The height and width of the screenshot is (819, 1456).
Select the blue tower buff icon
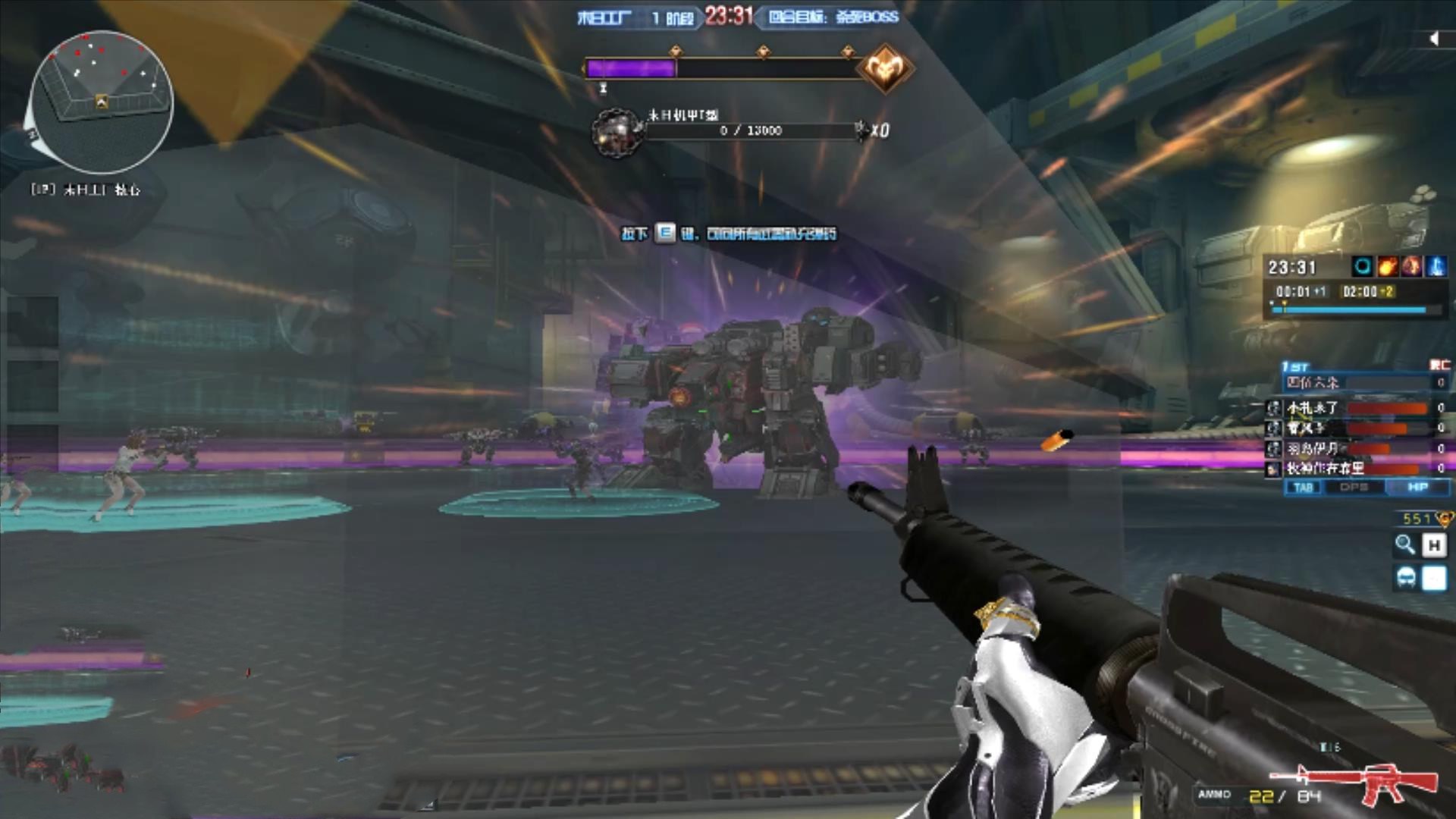point(1436,266)
